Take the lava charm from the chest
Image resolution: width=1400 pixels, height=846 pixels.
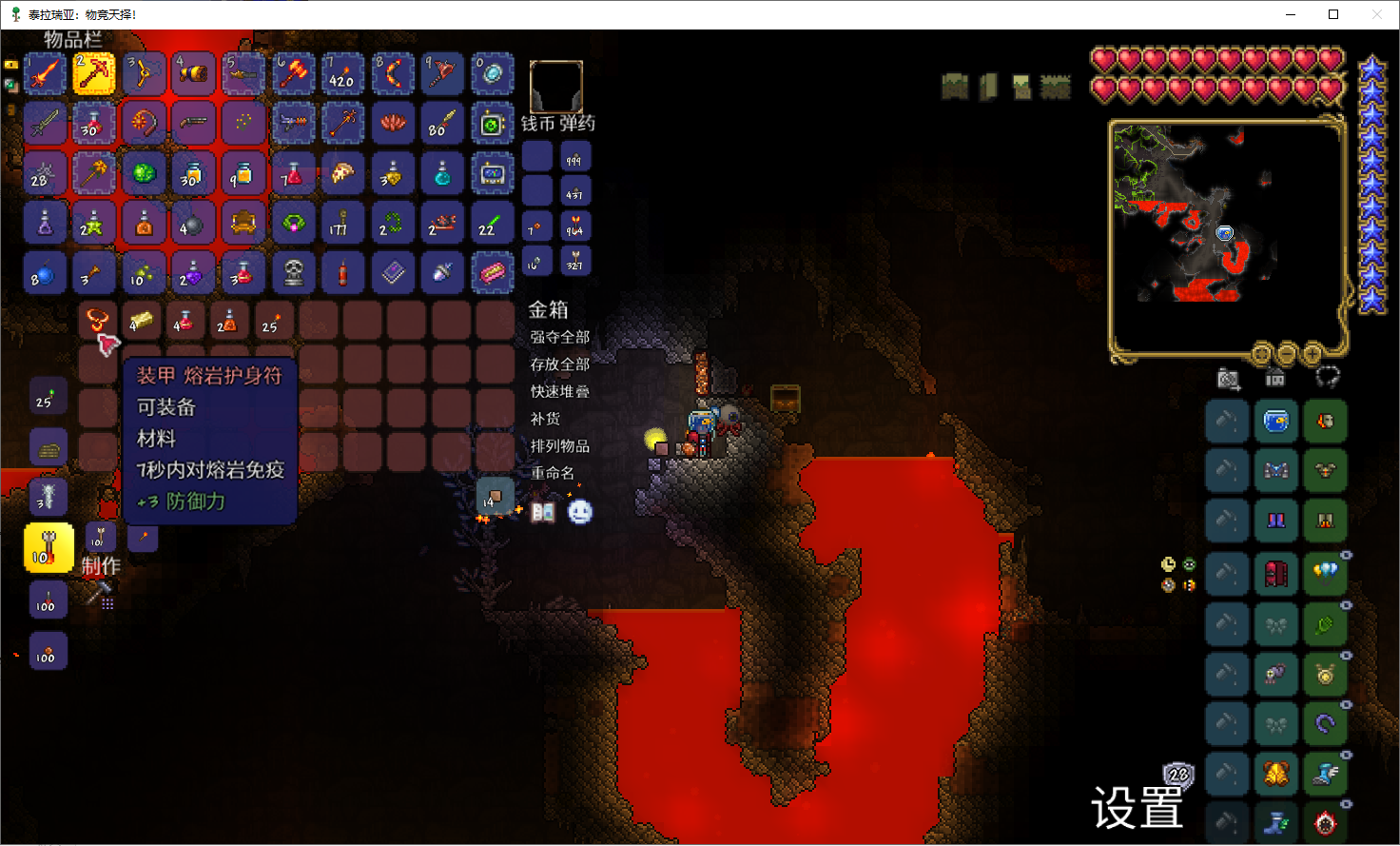point(97,321)
